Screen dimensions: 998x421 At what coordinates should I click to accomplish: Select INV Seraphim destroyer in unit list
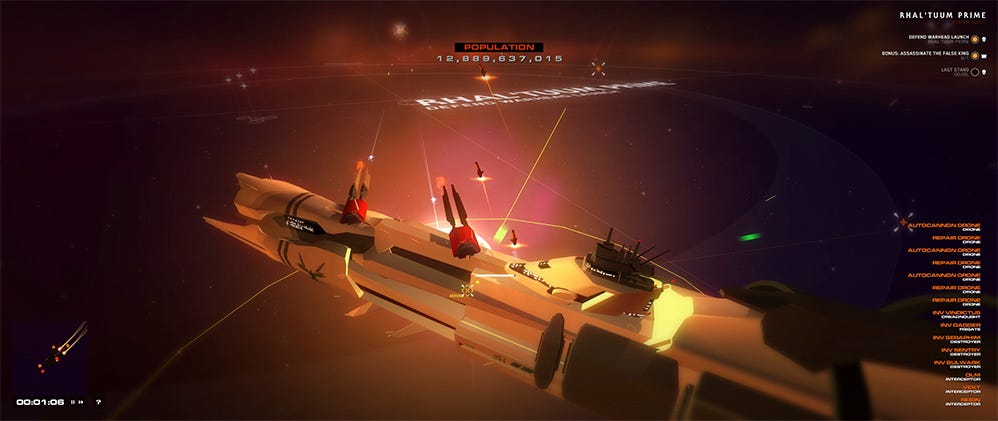(x=962, y=340)
